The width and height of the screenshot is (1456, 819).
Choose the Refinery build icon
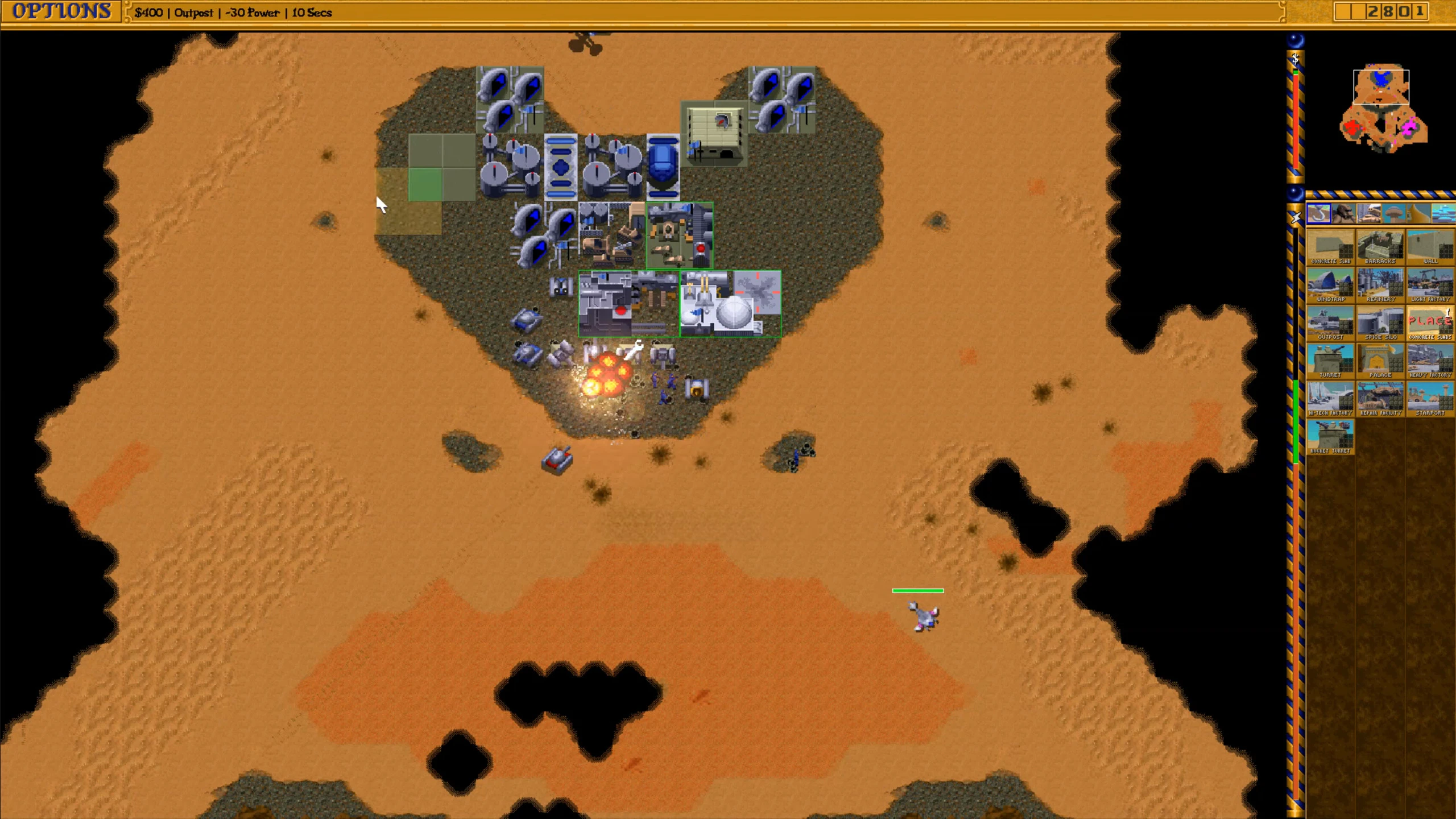click(x=1380, y=285)
